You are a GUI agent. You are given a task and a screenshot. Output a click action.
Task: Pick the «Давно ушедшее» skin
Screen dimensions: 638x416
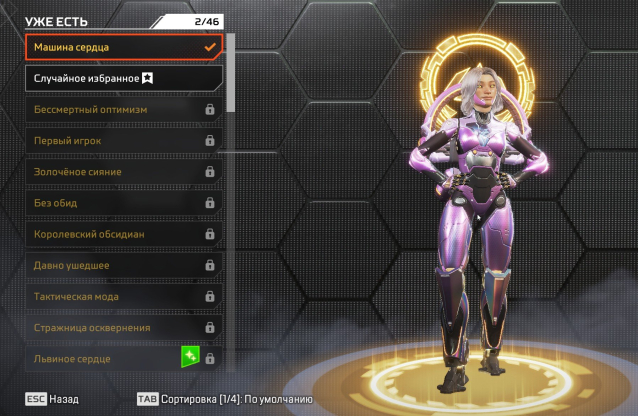(x=123, y=265)
